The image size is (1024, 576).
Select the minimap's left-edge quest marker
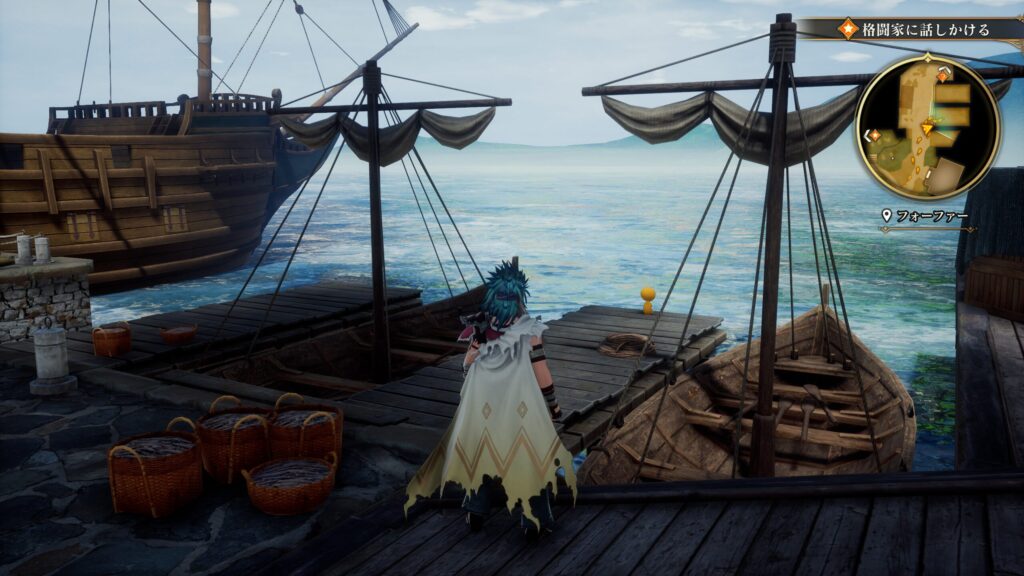874,135
